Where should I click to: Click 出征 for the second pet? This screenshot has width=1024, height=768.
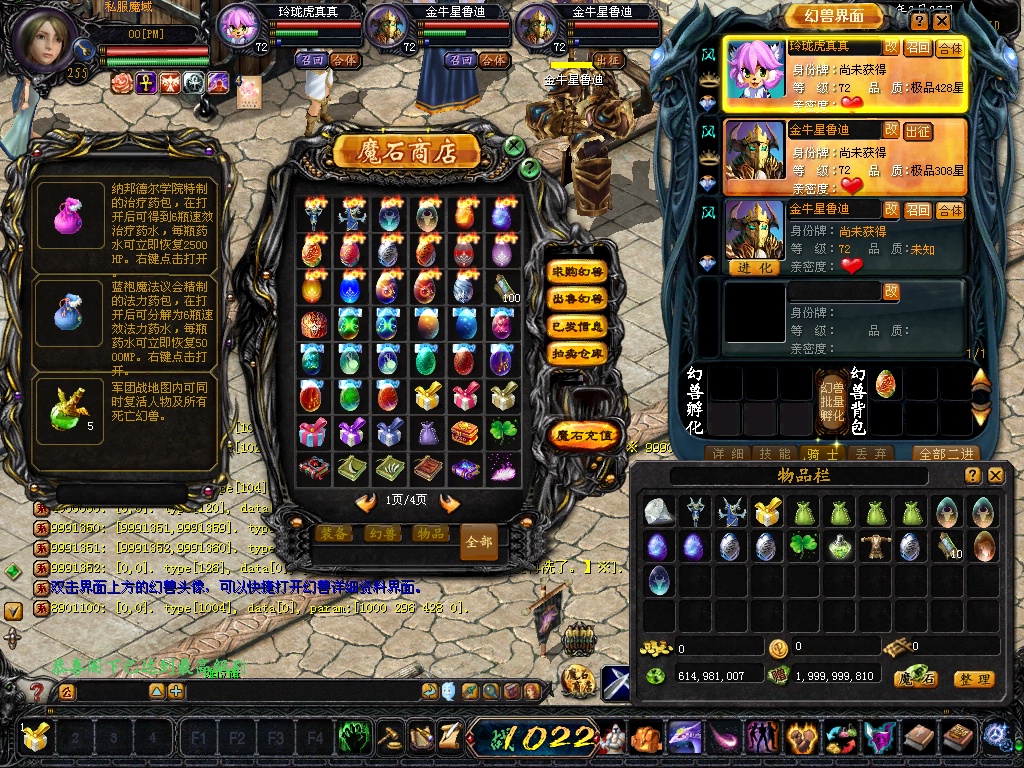pos(917,131)
